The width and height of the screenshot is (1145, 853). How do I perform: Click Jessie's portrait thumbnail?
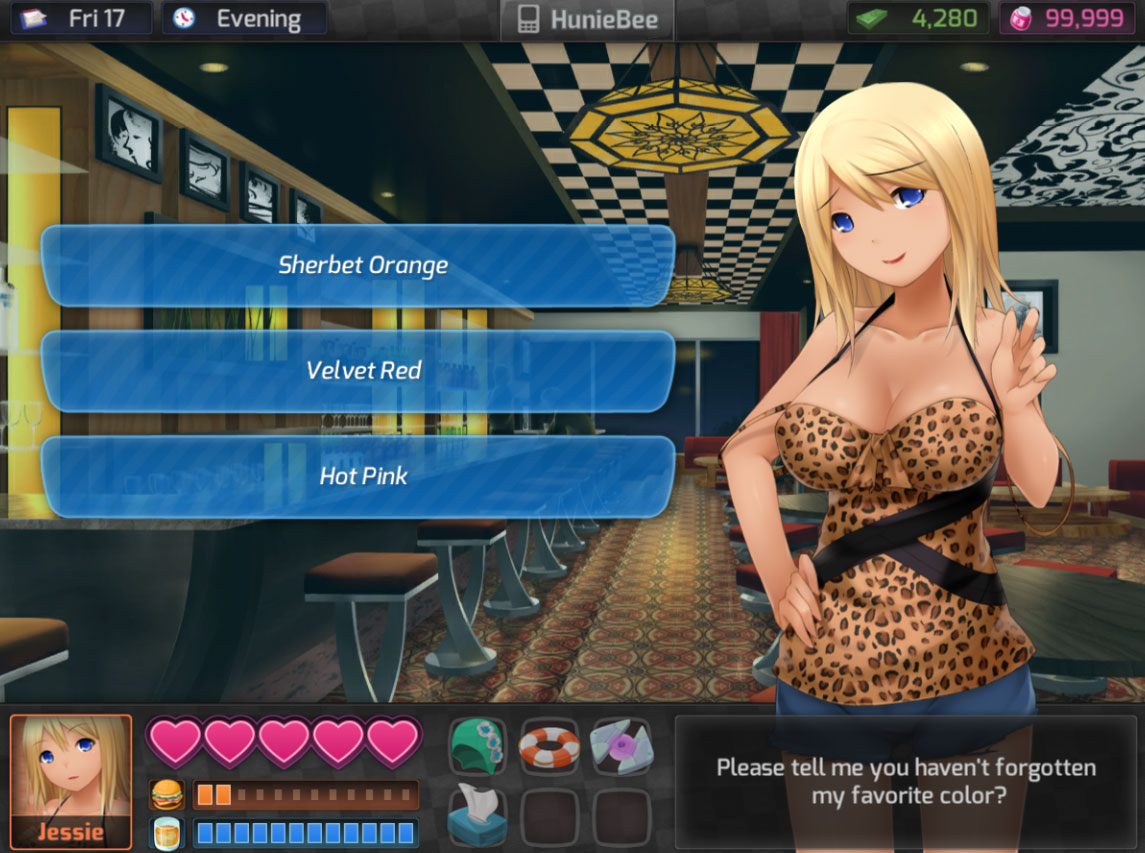(71, 781)
